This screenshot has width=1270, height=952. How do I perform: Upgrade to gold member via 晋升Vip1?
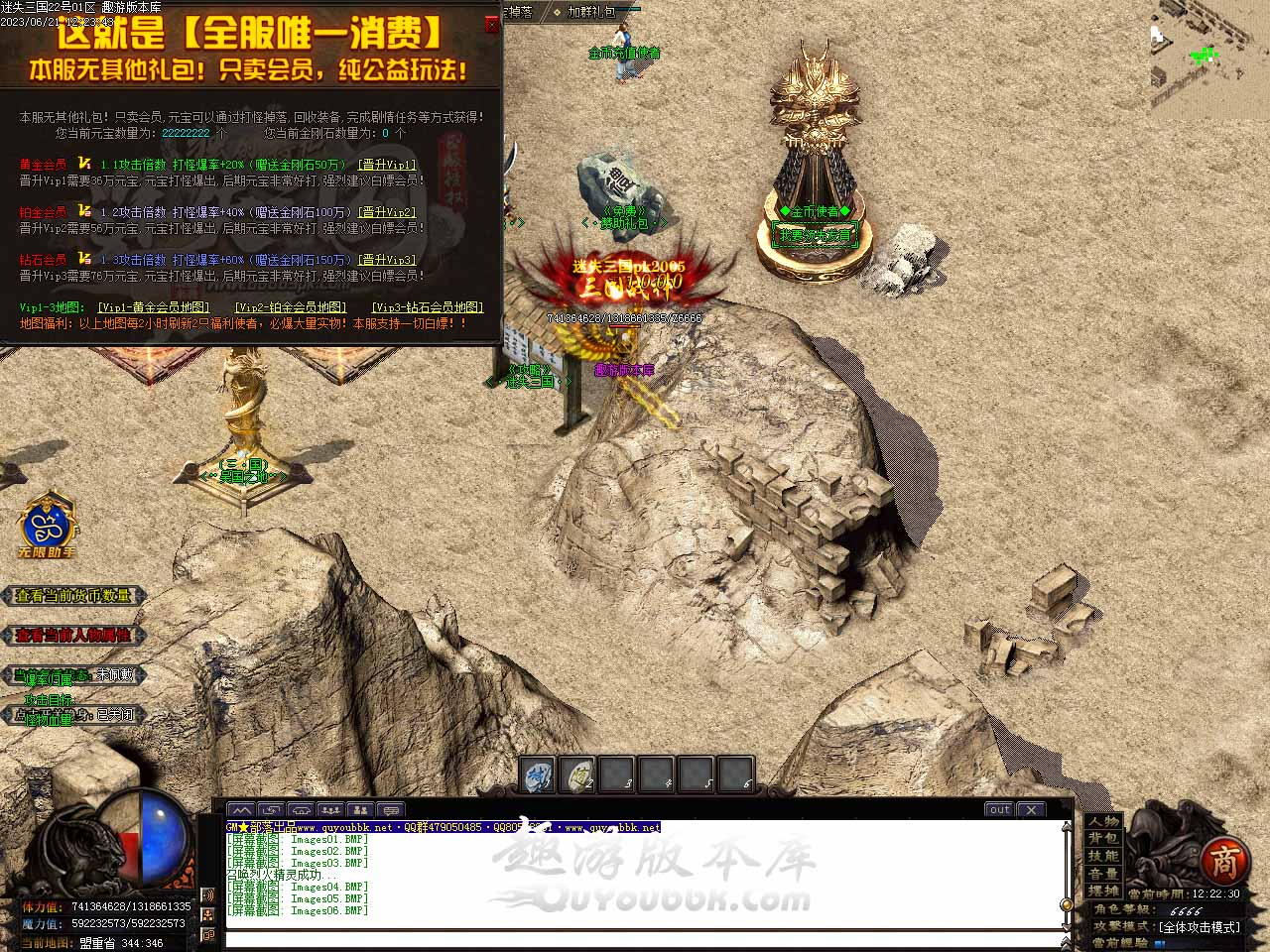tap(387, 165)
